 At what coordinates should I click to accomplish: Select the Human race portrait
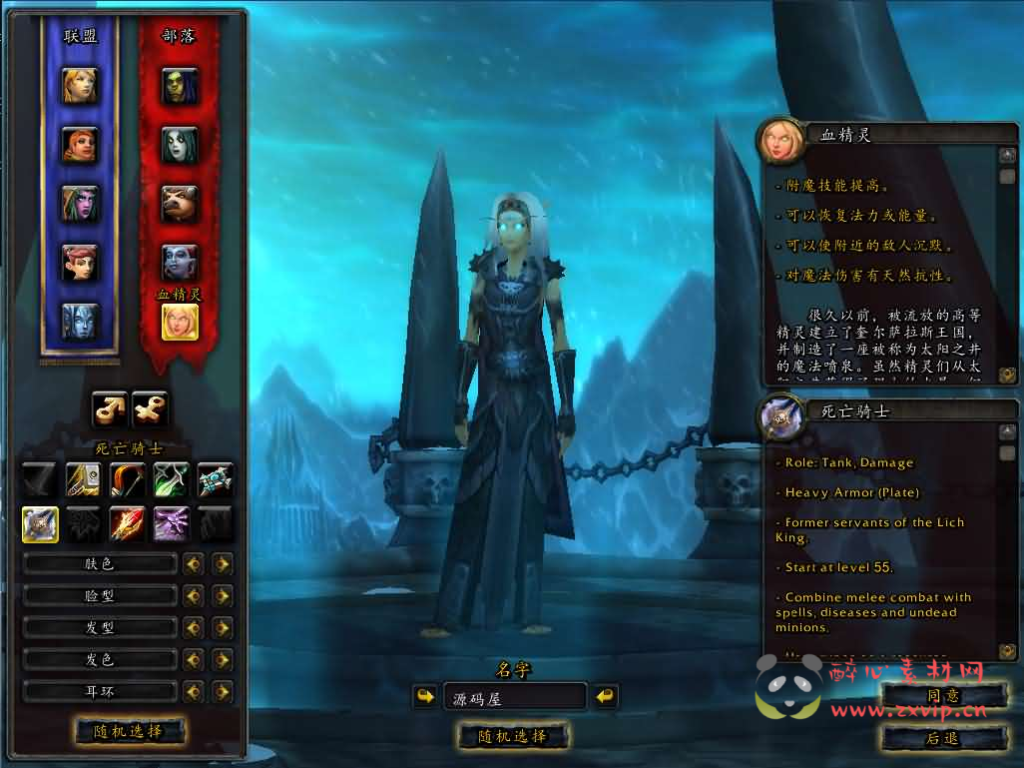pyautogui.click(x=80, y=85)
